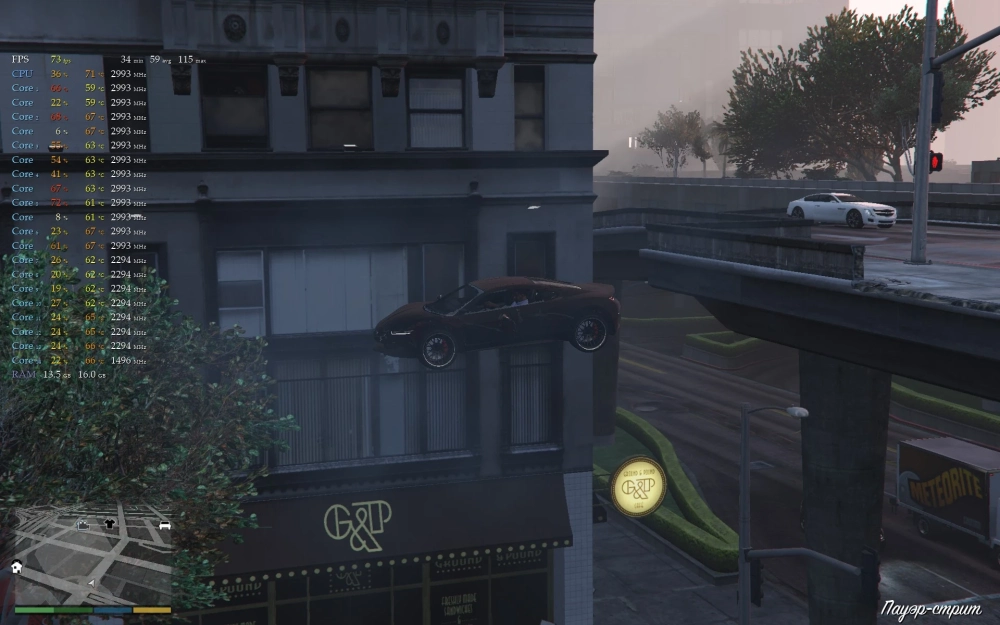This screenshot has height=625, width=1000.
Task: Open the street minimap
Action: pos(92,556)
